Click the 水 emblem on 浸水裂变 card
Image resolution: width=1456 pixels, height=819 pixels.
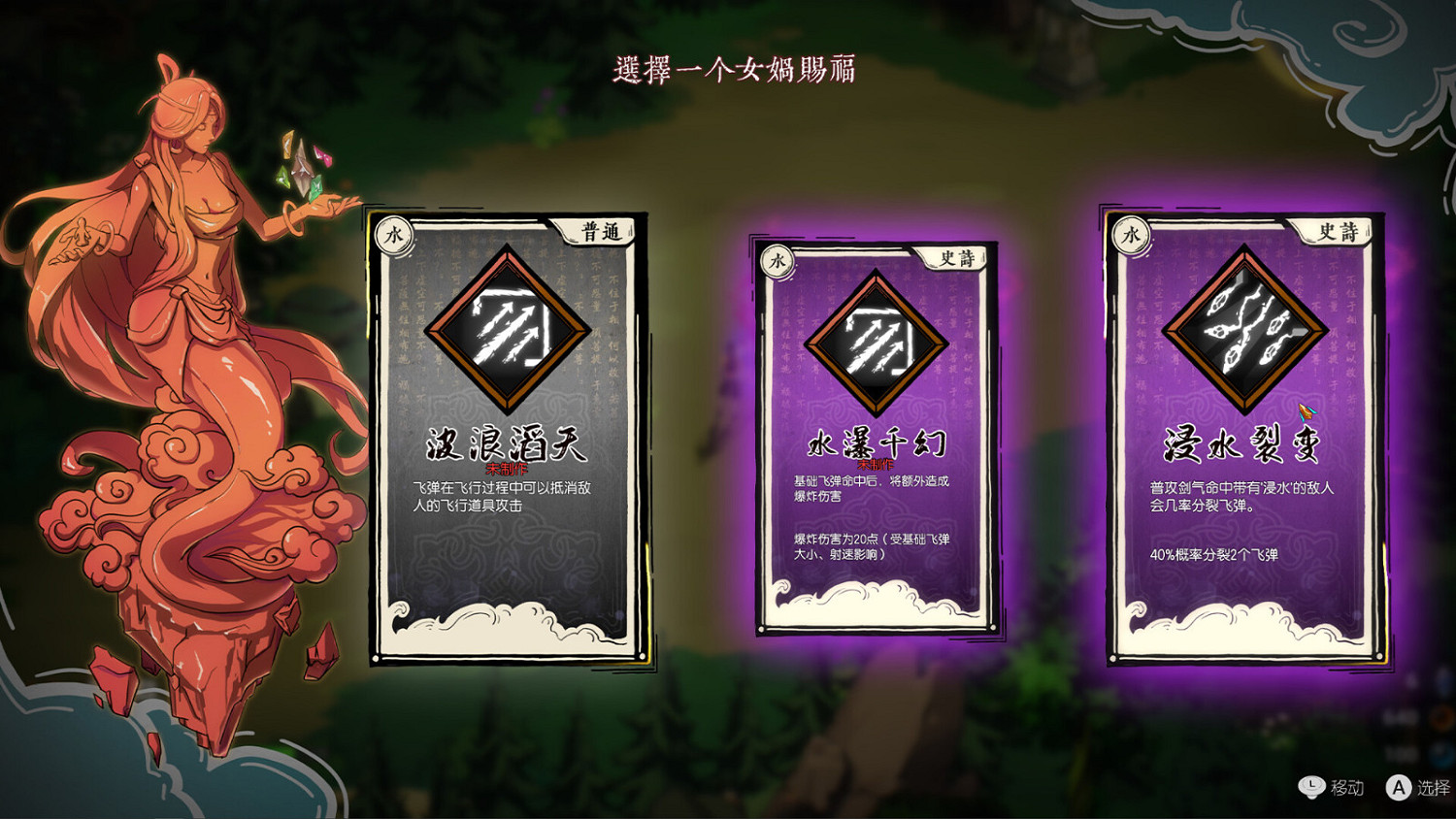[1131, 233]
